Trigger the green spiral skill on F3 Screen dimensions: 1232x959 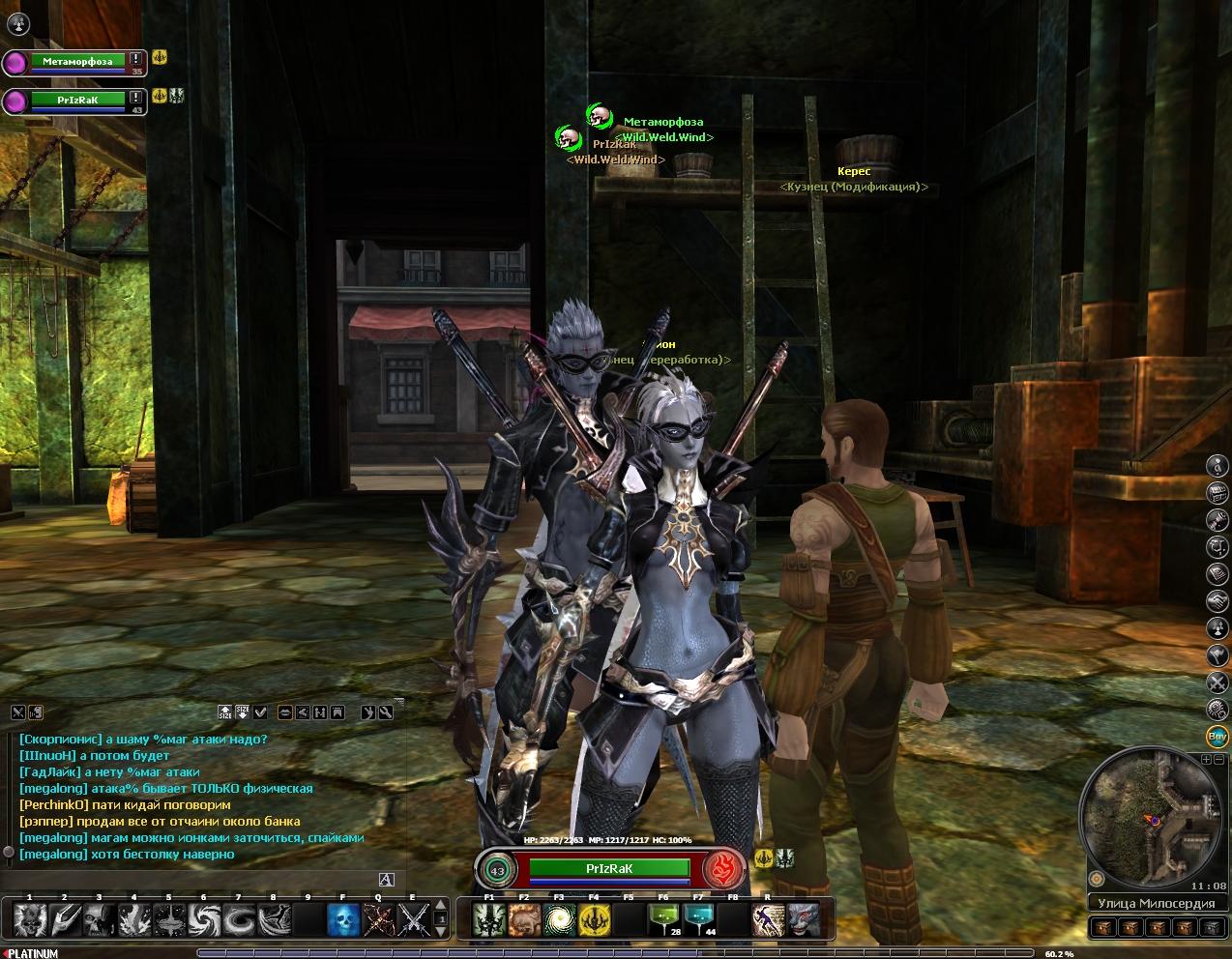pyautogui.click(x=559, y=919)
